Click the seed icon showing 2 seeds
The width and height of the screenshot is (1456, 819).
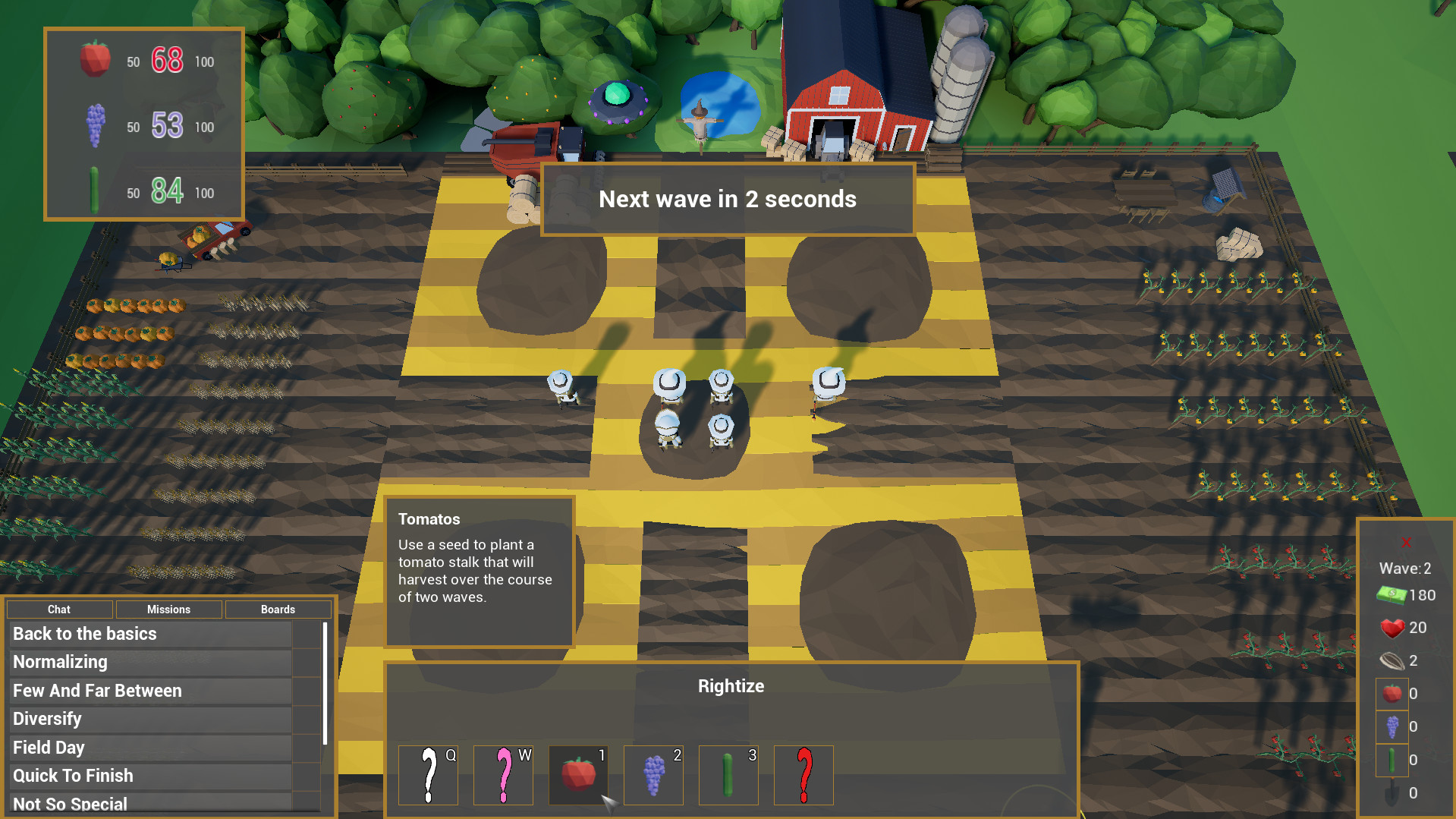pyautogui.click(x=1391, y=660)
